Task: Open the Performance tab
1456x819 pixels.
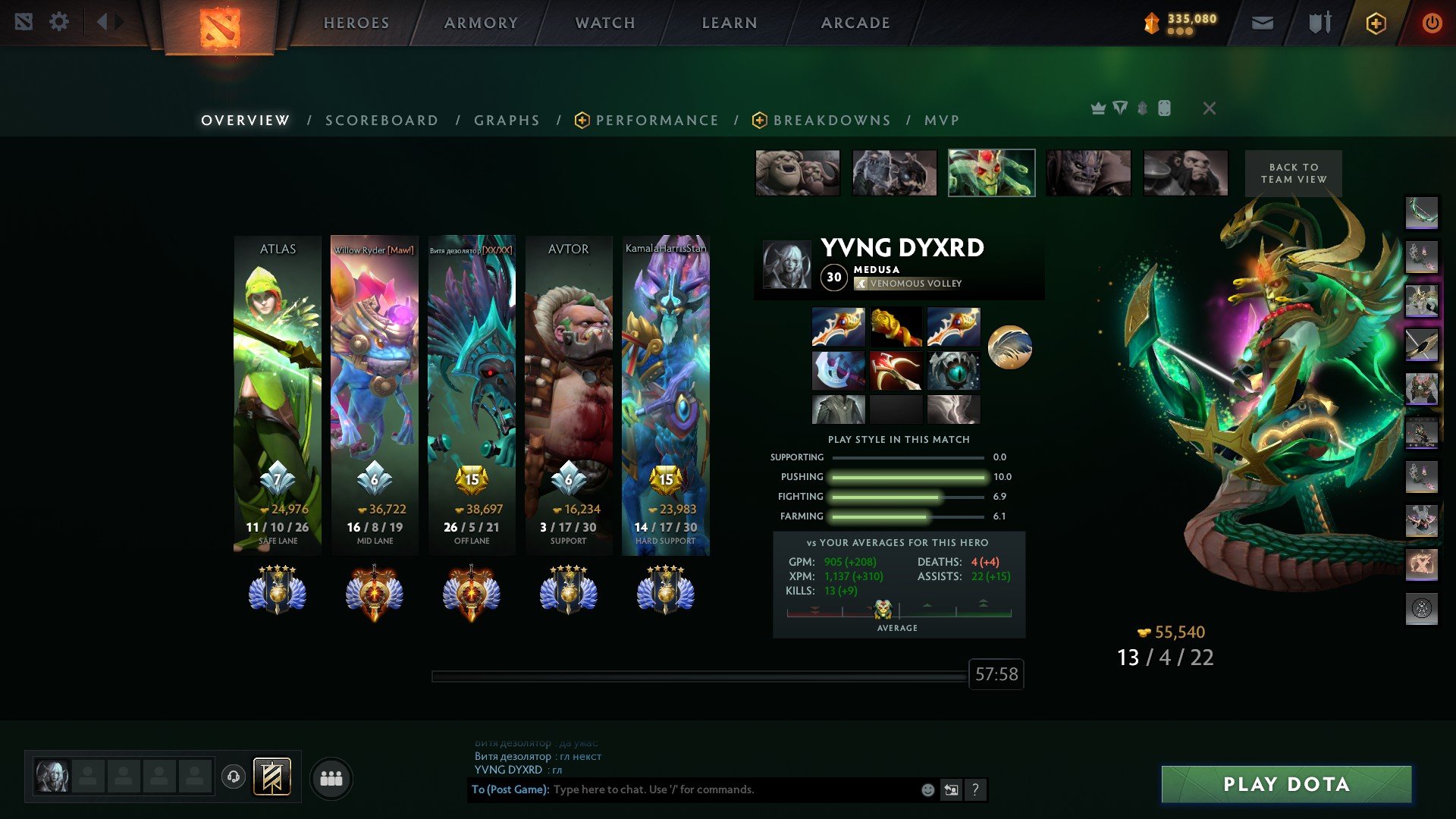Action: tap(657, 121)
